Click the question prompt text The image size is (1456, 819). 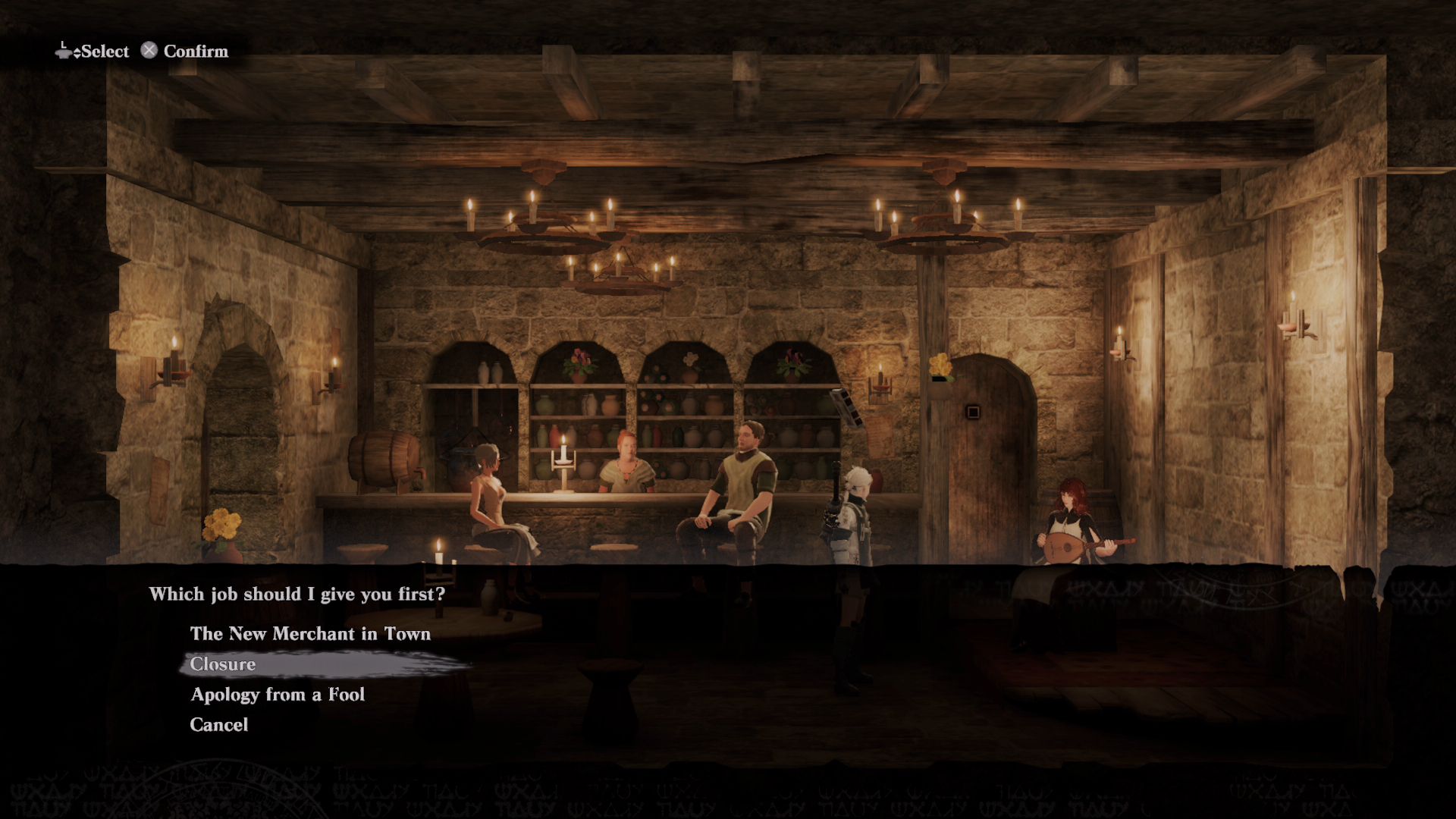pyautogui.click(x=297, y=594)
